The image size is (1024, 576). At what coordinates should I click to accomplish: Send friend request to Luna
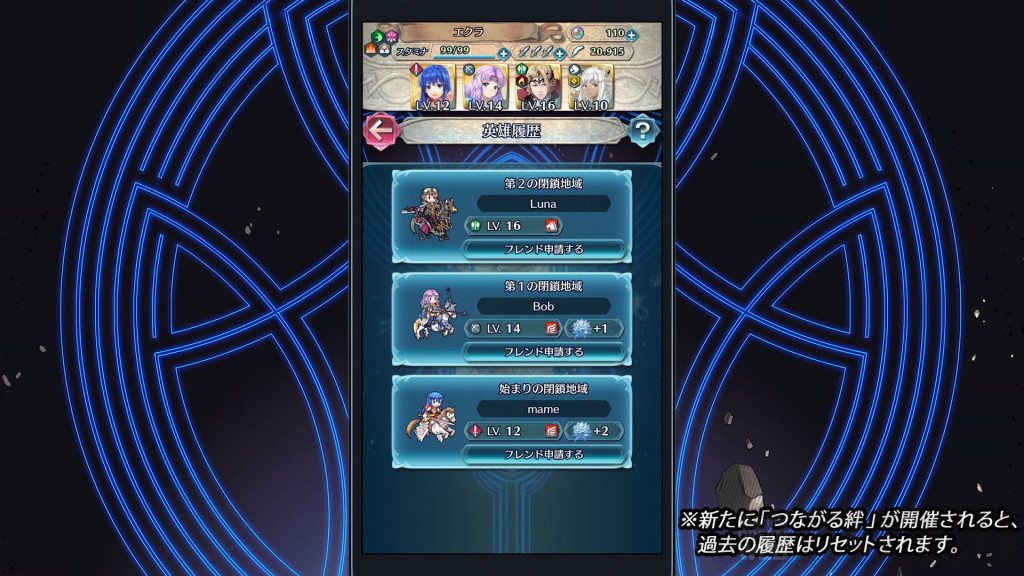click(544, 249)
